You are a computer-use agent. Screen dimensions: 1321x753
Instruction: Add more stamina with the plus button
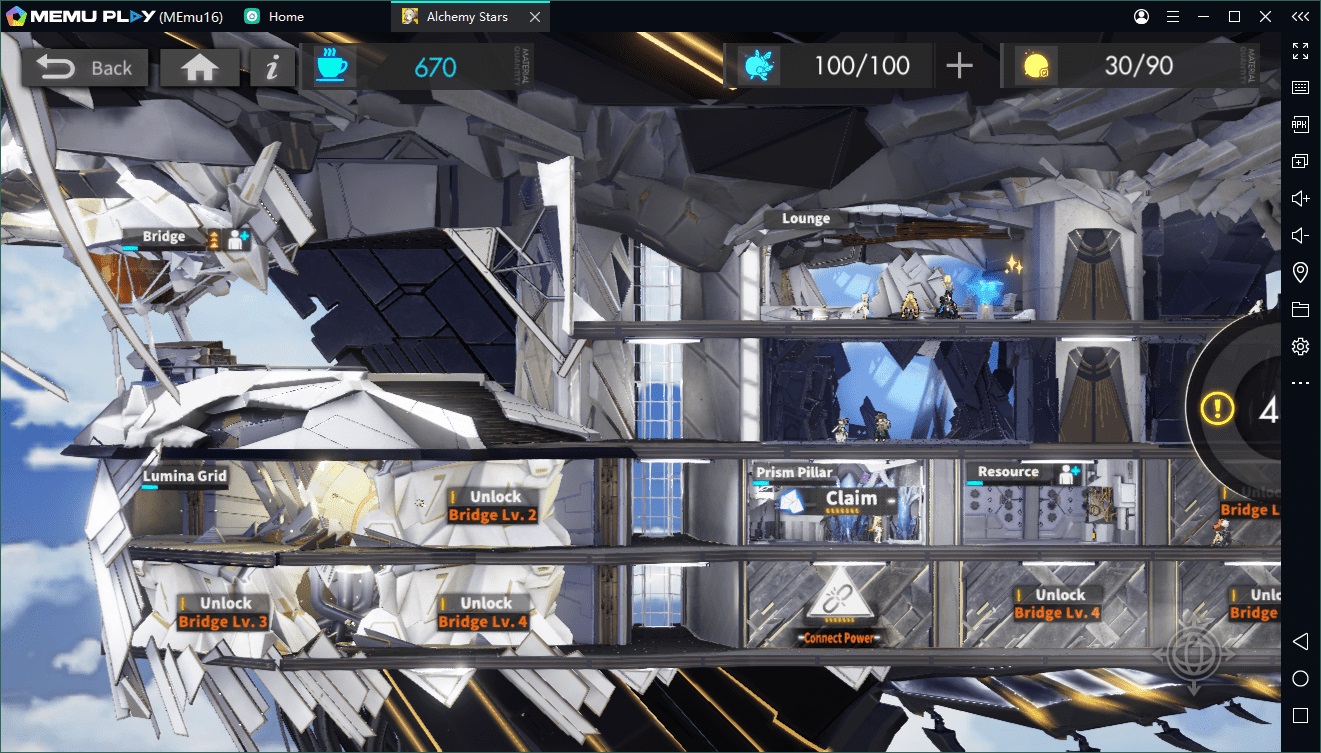(959, 66)
